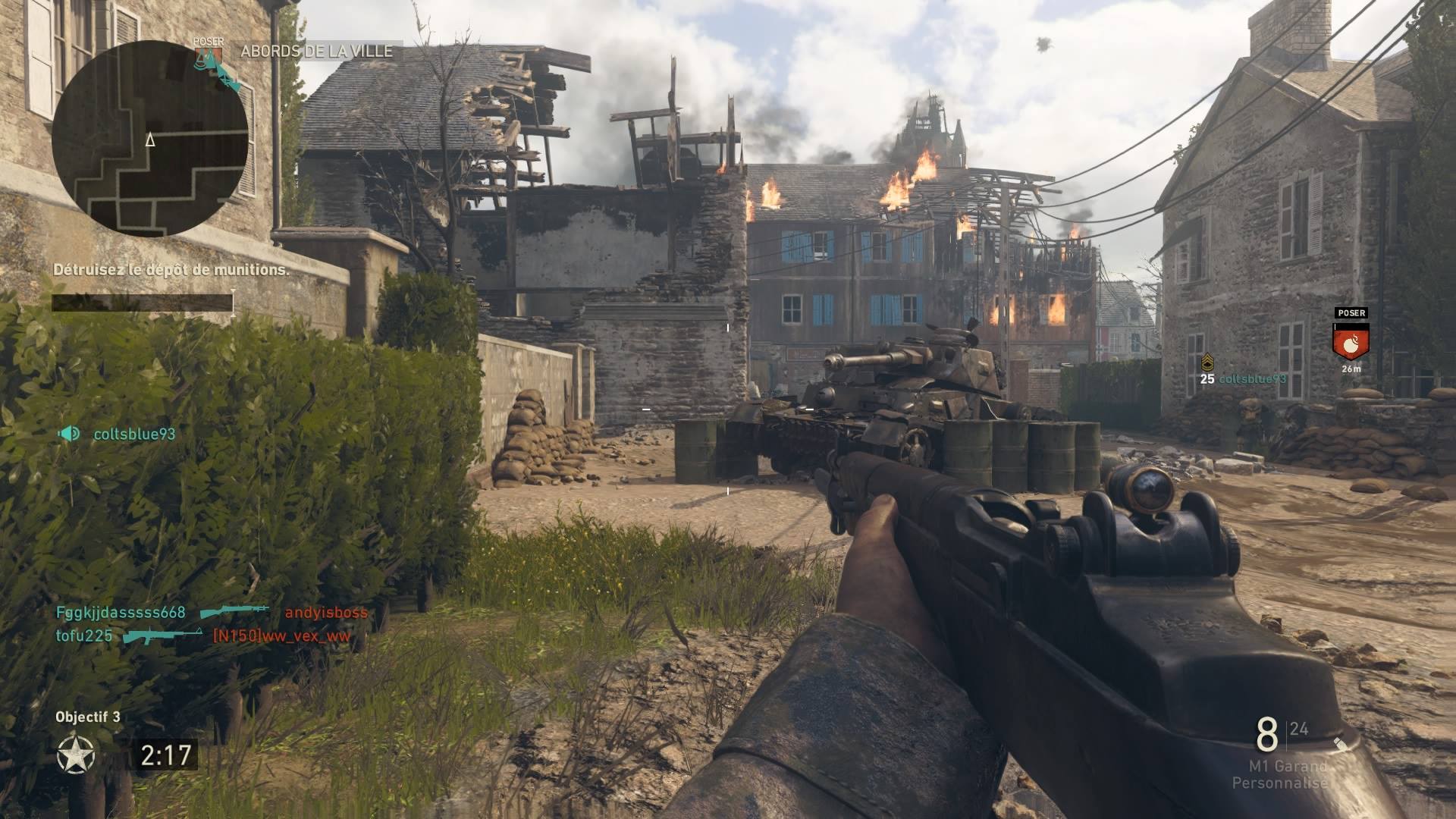1456x819 pixels.
Task: Click the Fggkjjdassss668 killfeed entry
Action: point(121,613)
